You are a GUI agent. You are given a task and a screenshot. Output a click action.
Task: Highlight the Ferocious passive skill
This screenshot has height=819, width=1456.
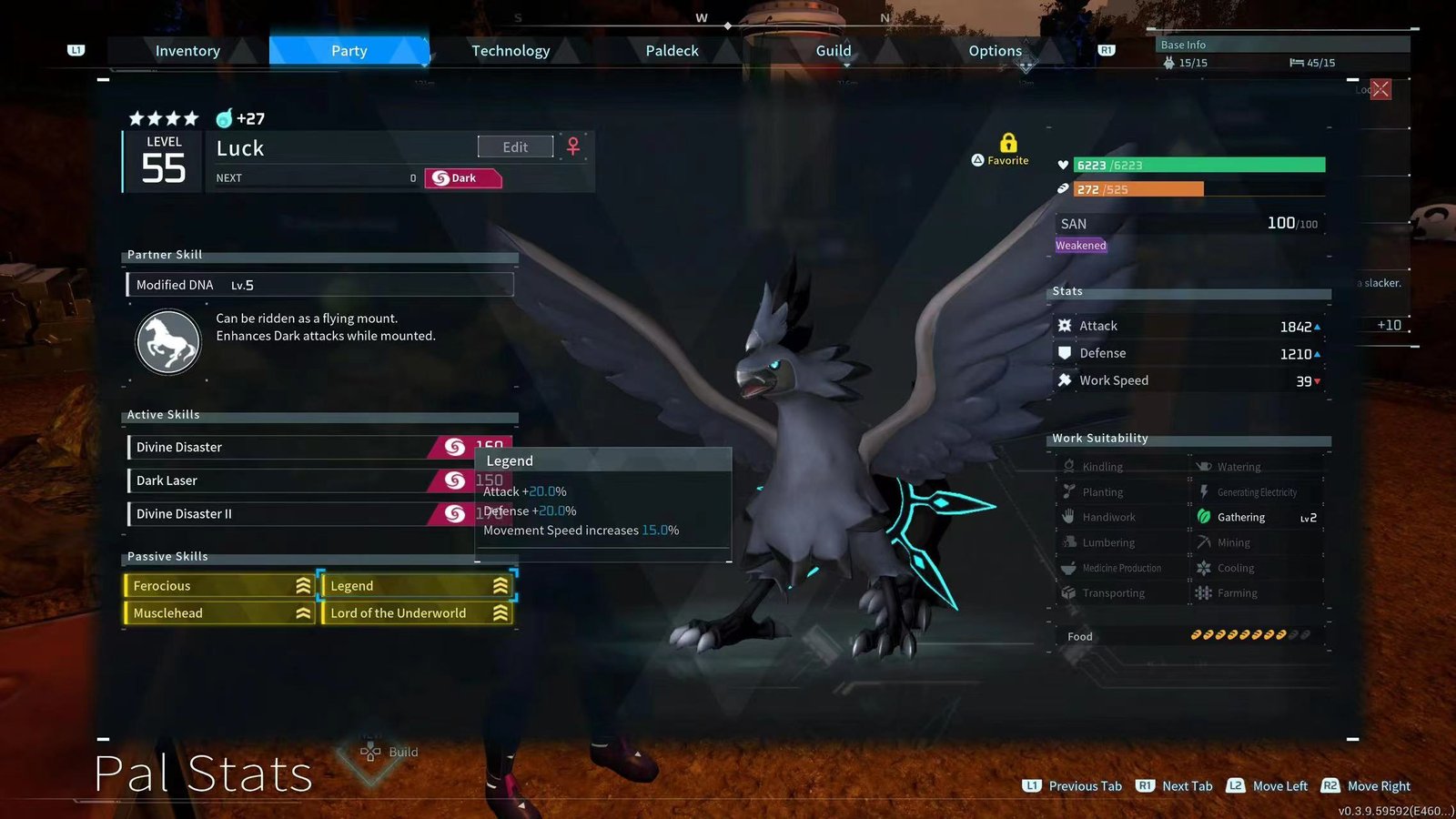click(219, 586)
